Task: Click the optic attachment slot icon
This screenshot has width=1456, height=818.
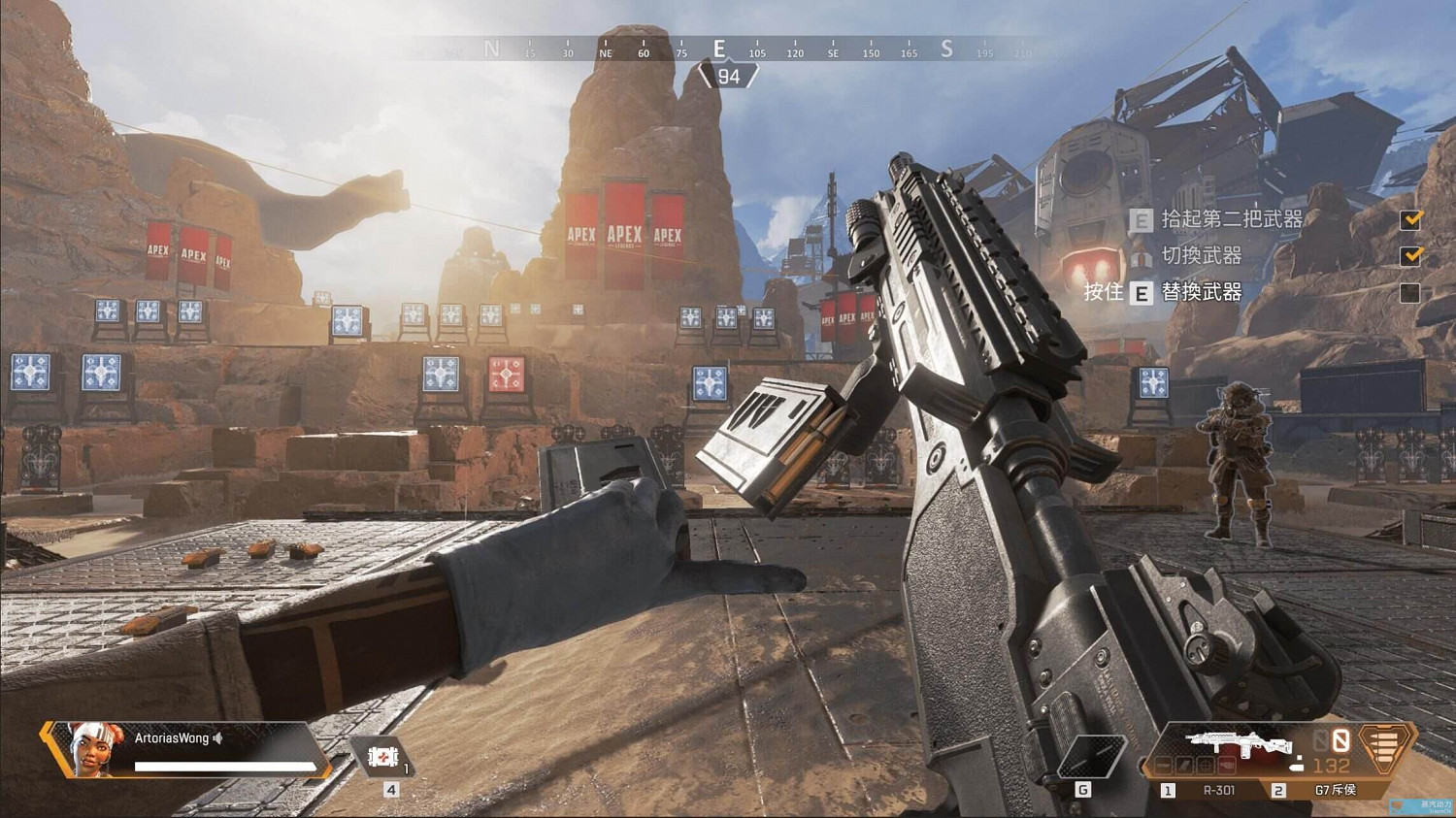Action: [1206, 765]
